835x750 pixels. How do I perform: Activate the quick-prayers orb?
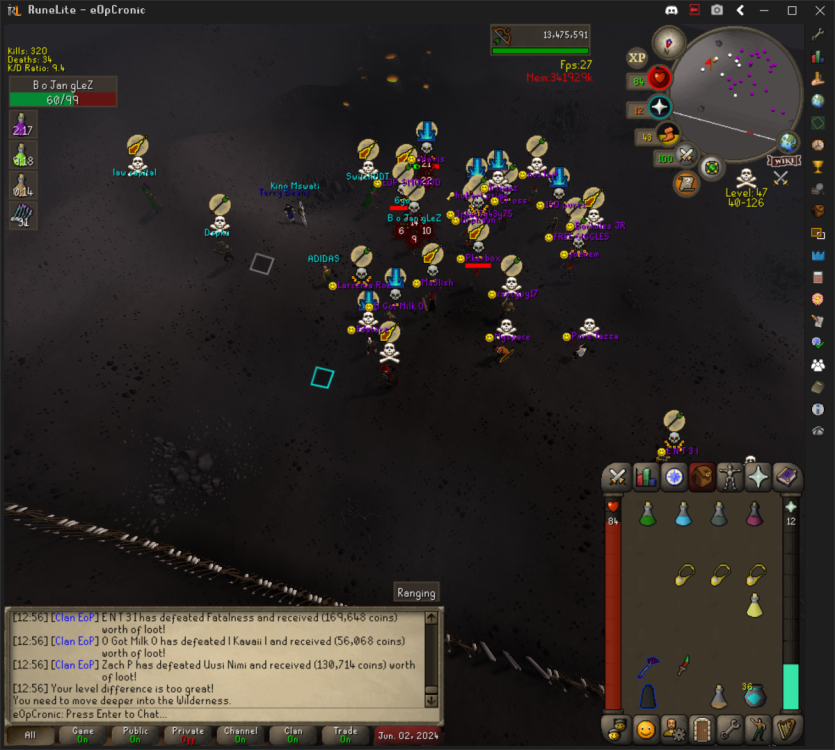[660, 108]
